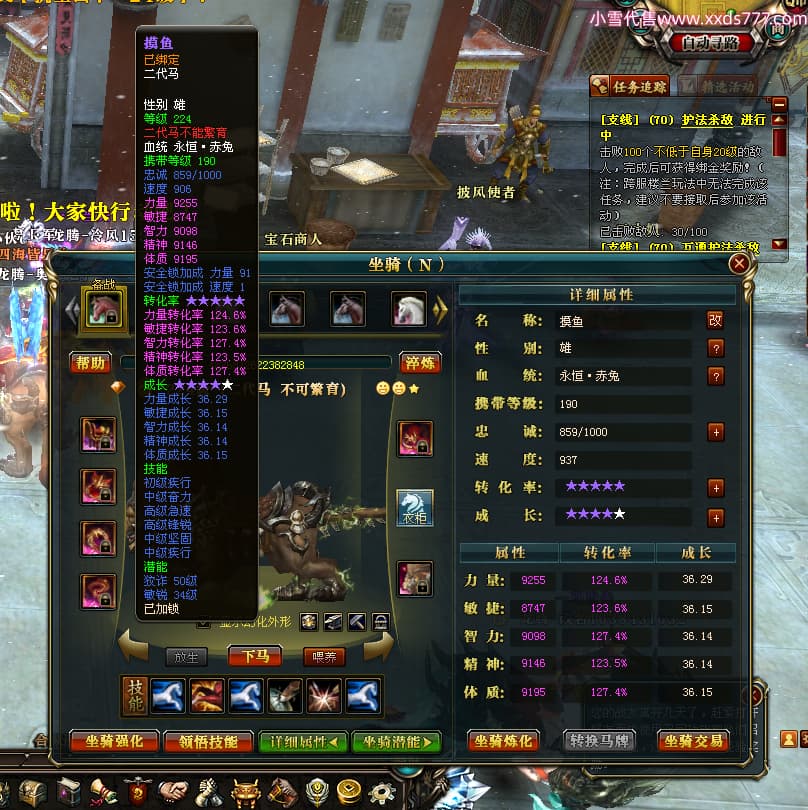Click the 淬炼 tempering button

(421, 362)
